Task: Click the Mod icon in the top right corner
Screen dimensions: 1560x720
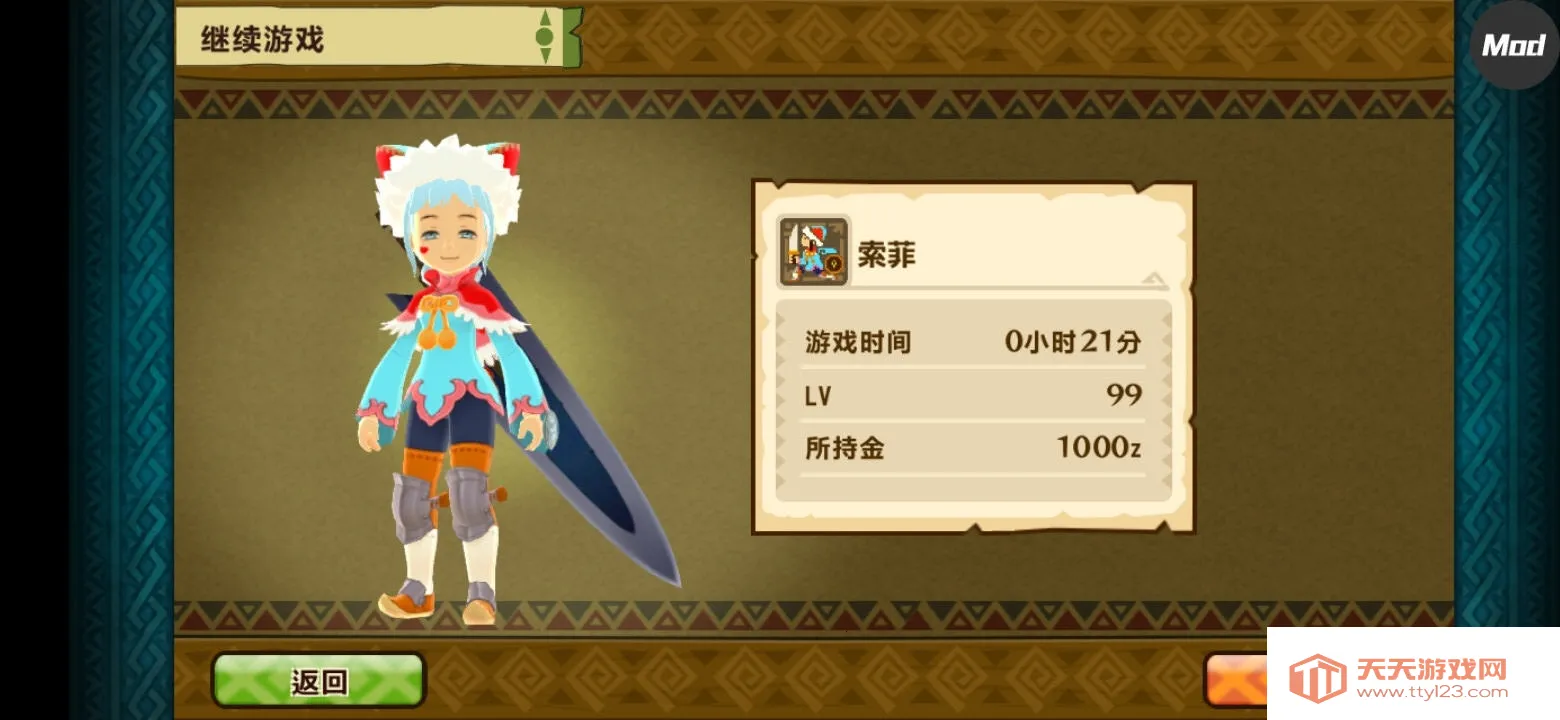Action: 1511,45
